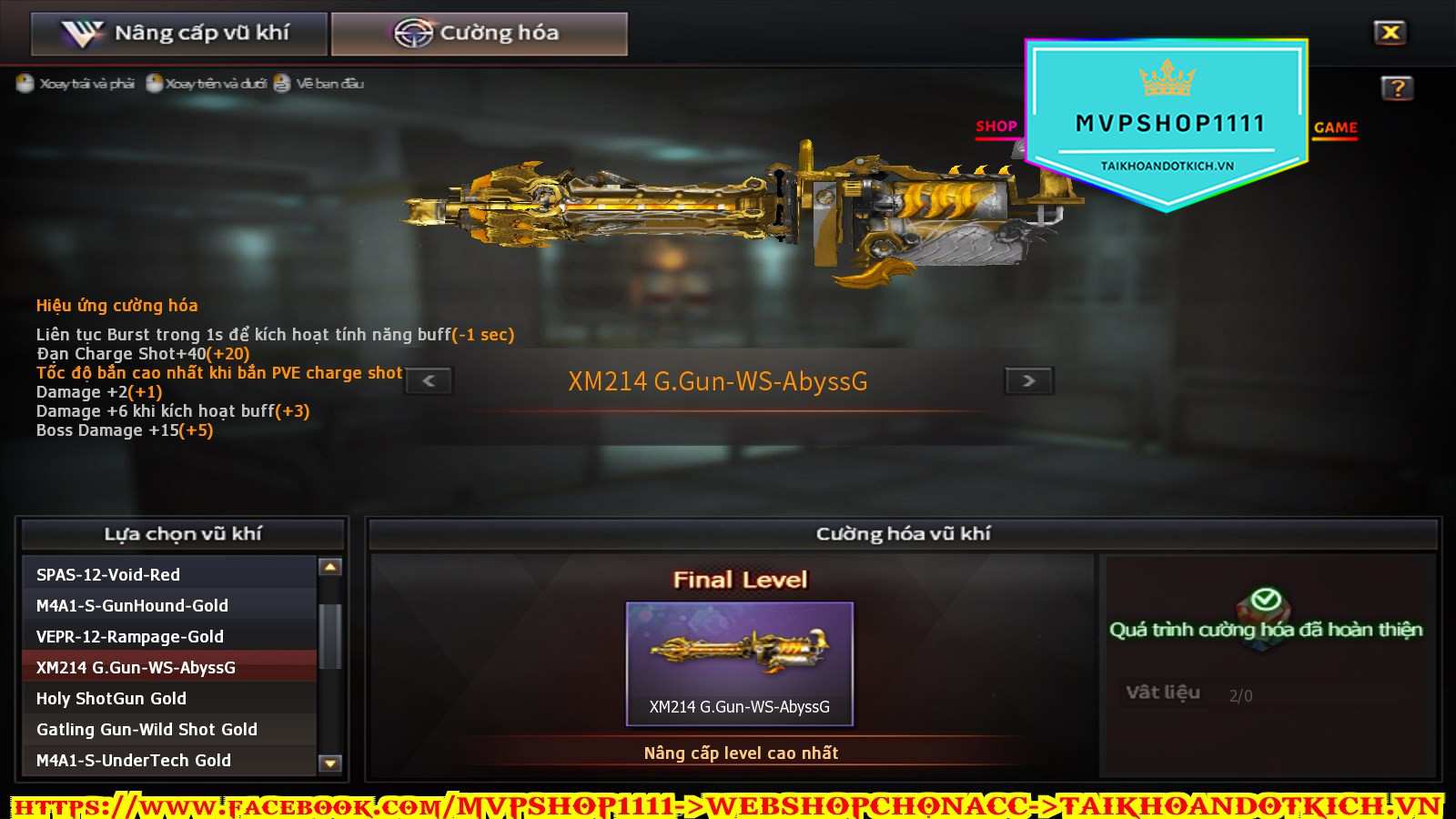Image resolution: width=1456 pixels, height=819 pixels.
Task: Show the next weapon with right arrow
Action: pyautogui.click(x=1028, y=380)
